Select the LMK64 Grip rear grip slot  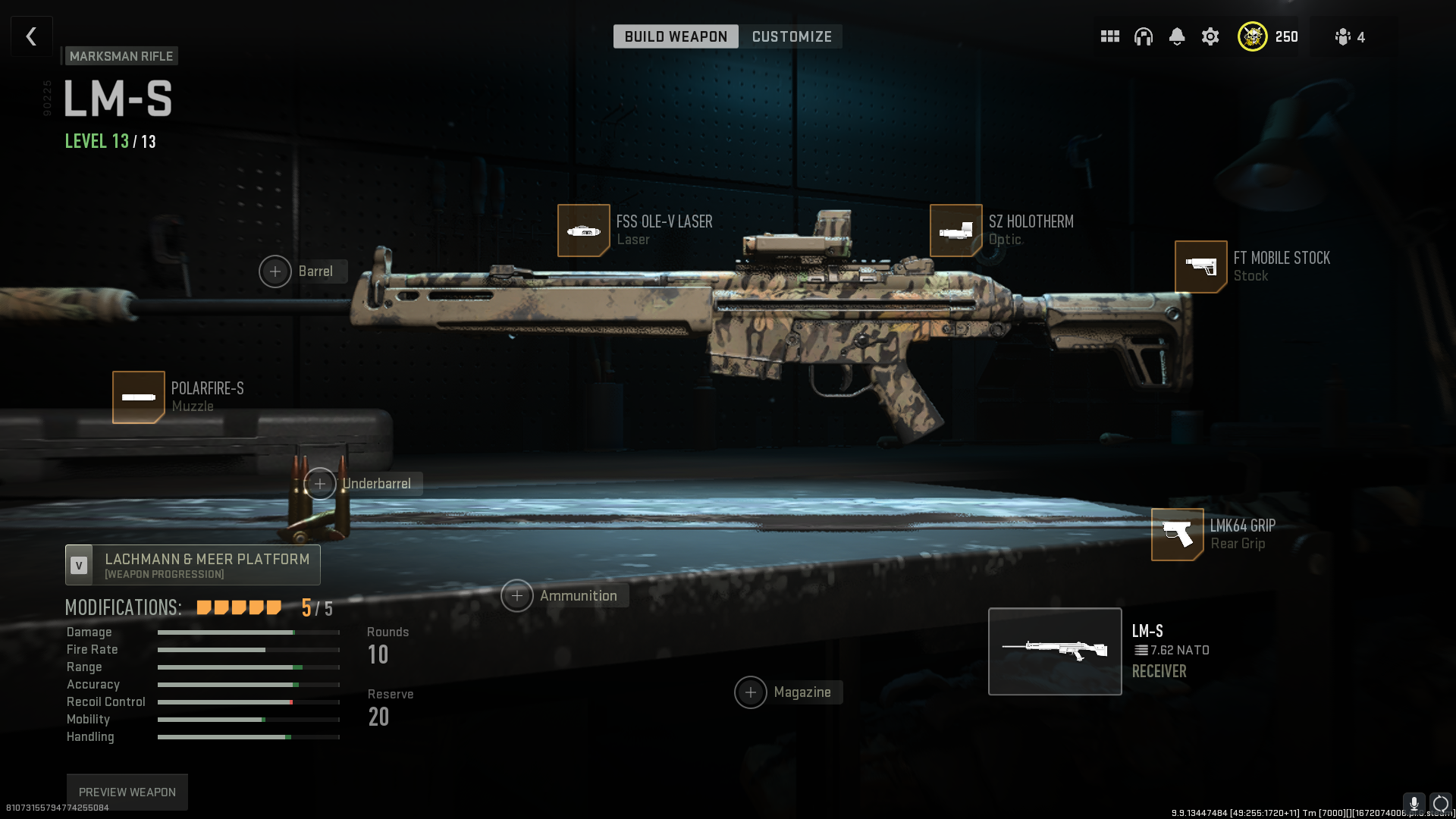(1177, 535)
